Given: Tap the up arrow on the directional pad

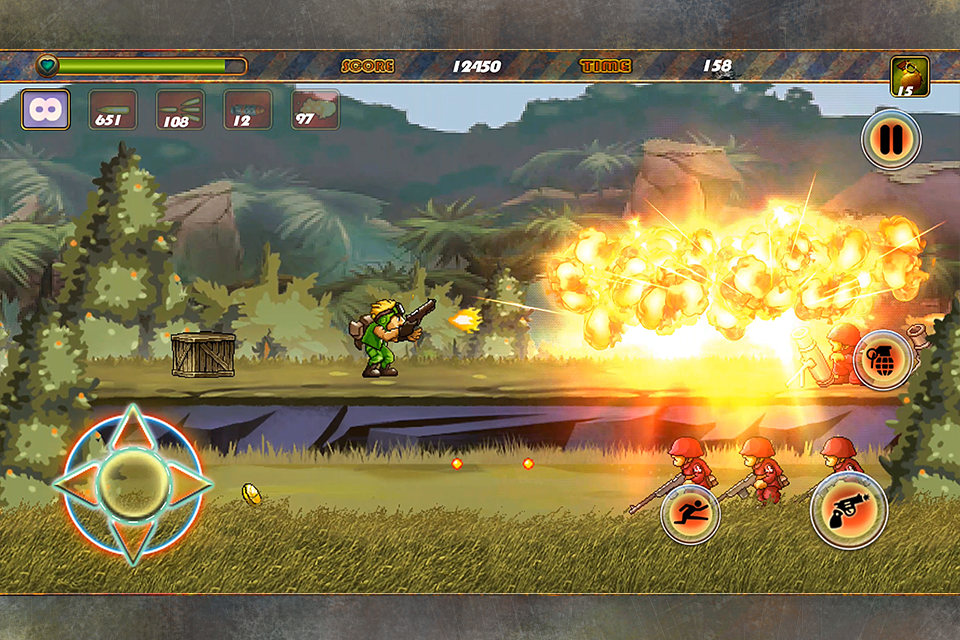Looking at the screenshot, I should [x=132, y=428].
